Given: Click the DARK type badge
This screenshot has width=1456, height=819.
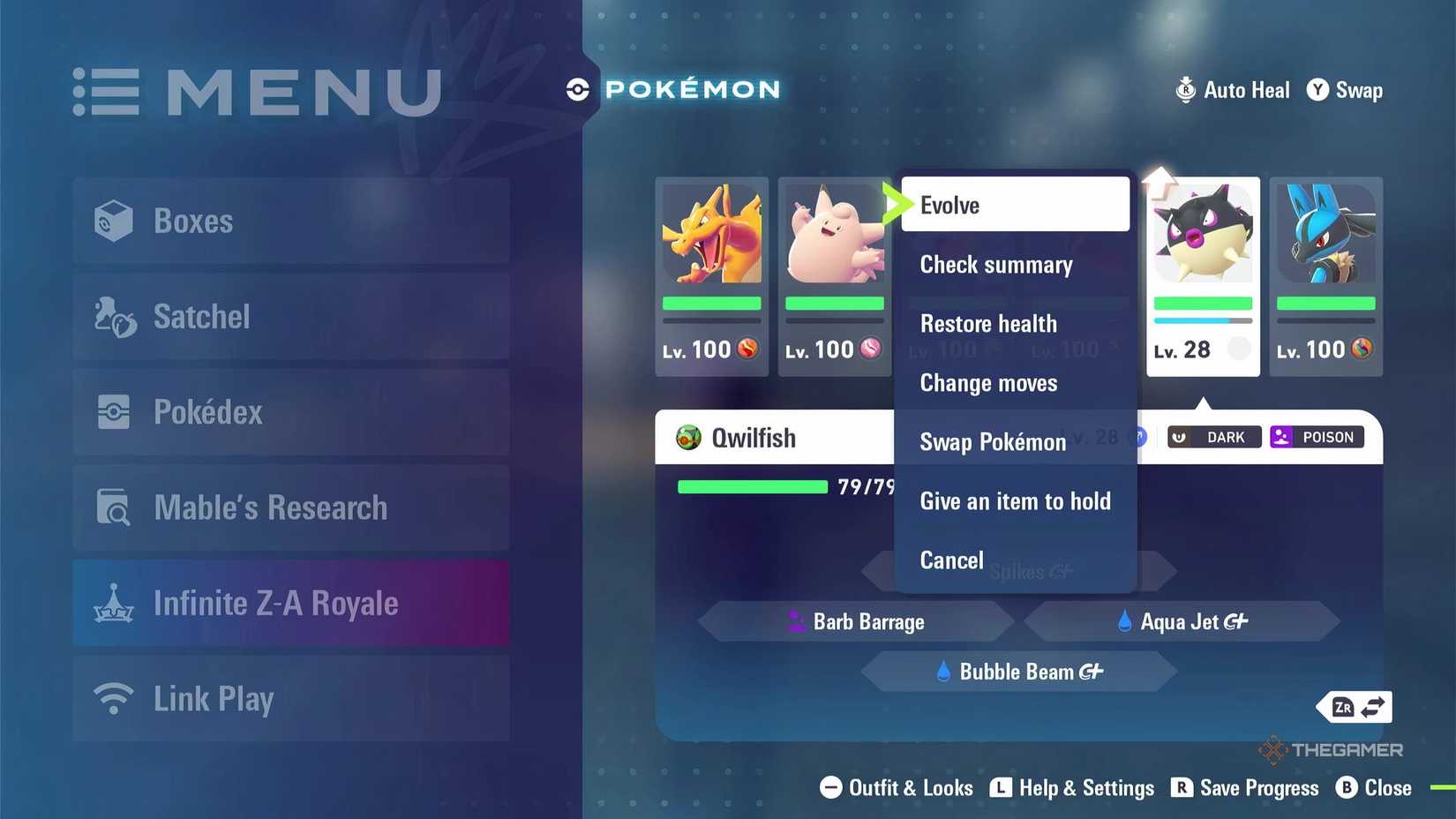Looking at the screenshot, I should tap(1213, 436).
